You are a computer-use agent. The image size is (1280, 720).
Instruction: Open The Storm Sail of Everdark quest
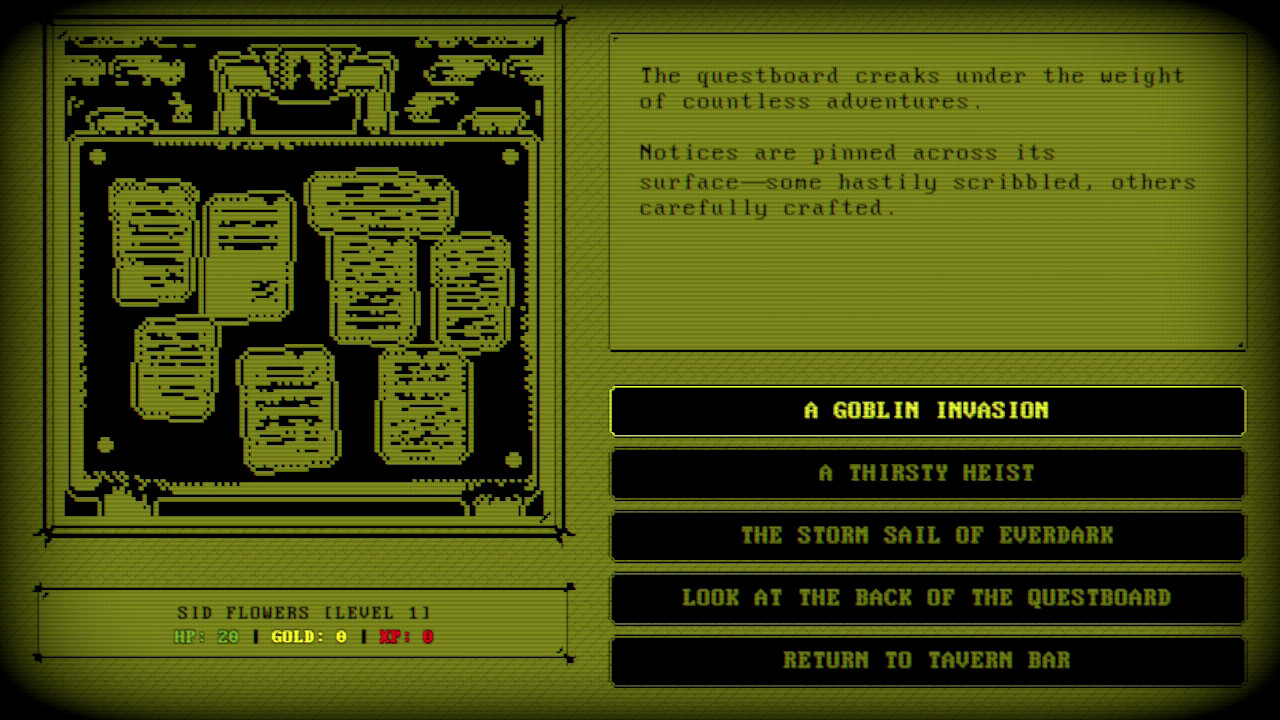927,536
